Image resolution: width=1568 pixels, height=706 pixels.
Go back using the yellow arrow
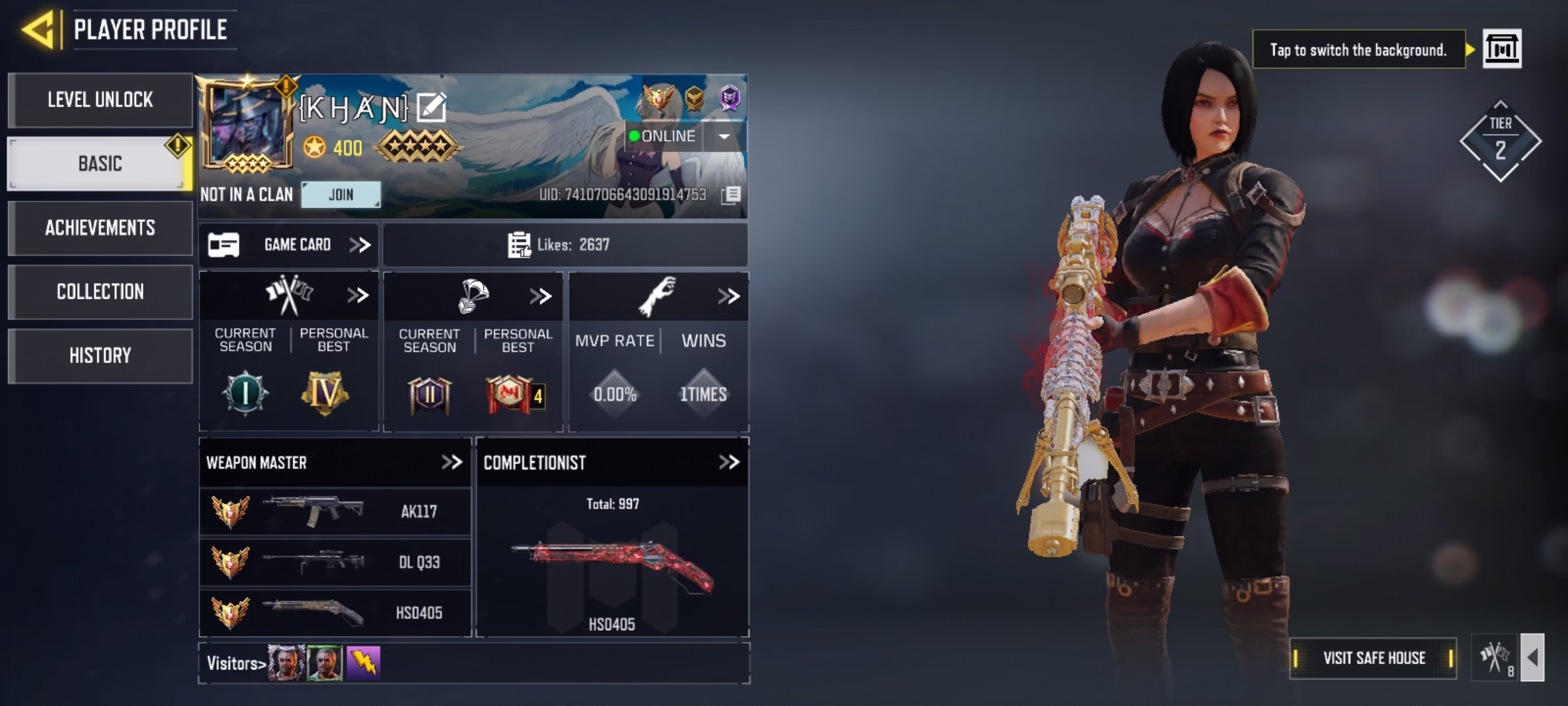click(38, 29)
